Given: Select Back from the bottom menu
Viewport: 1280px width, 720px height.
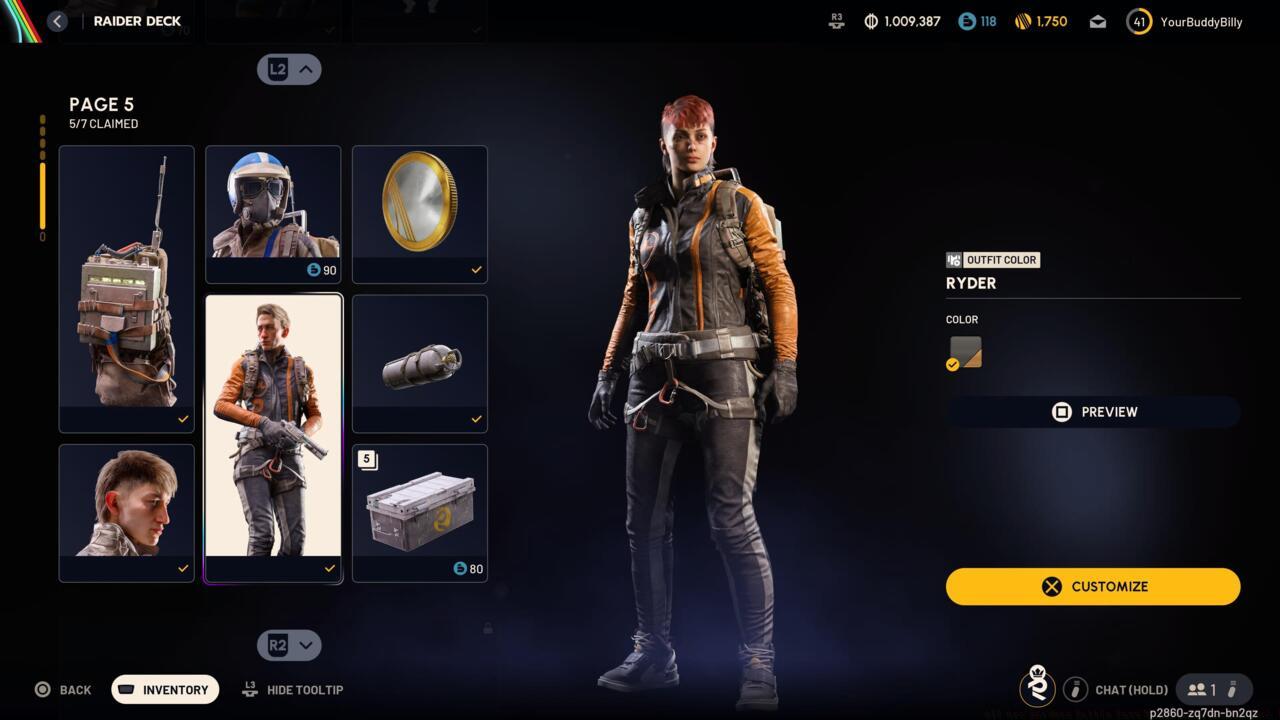Looking at the screenshot, I should (x=65, y=689).
